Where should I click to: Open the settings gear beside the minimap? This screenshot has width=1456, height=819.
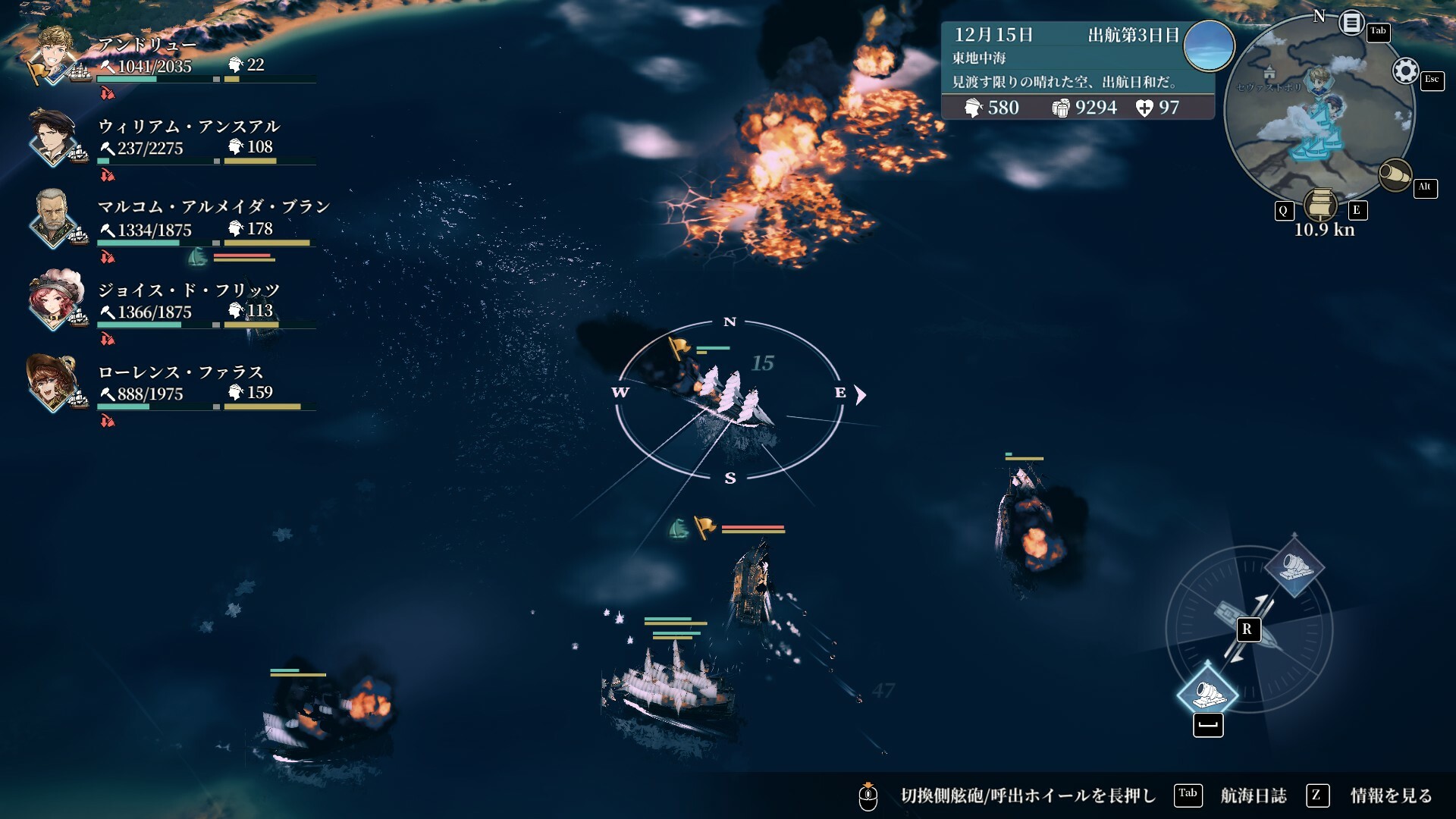(1407, 71)
